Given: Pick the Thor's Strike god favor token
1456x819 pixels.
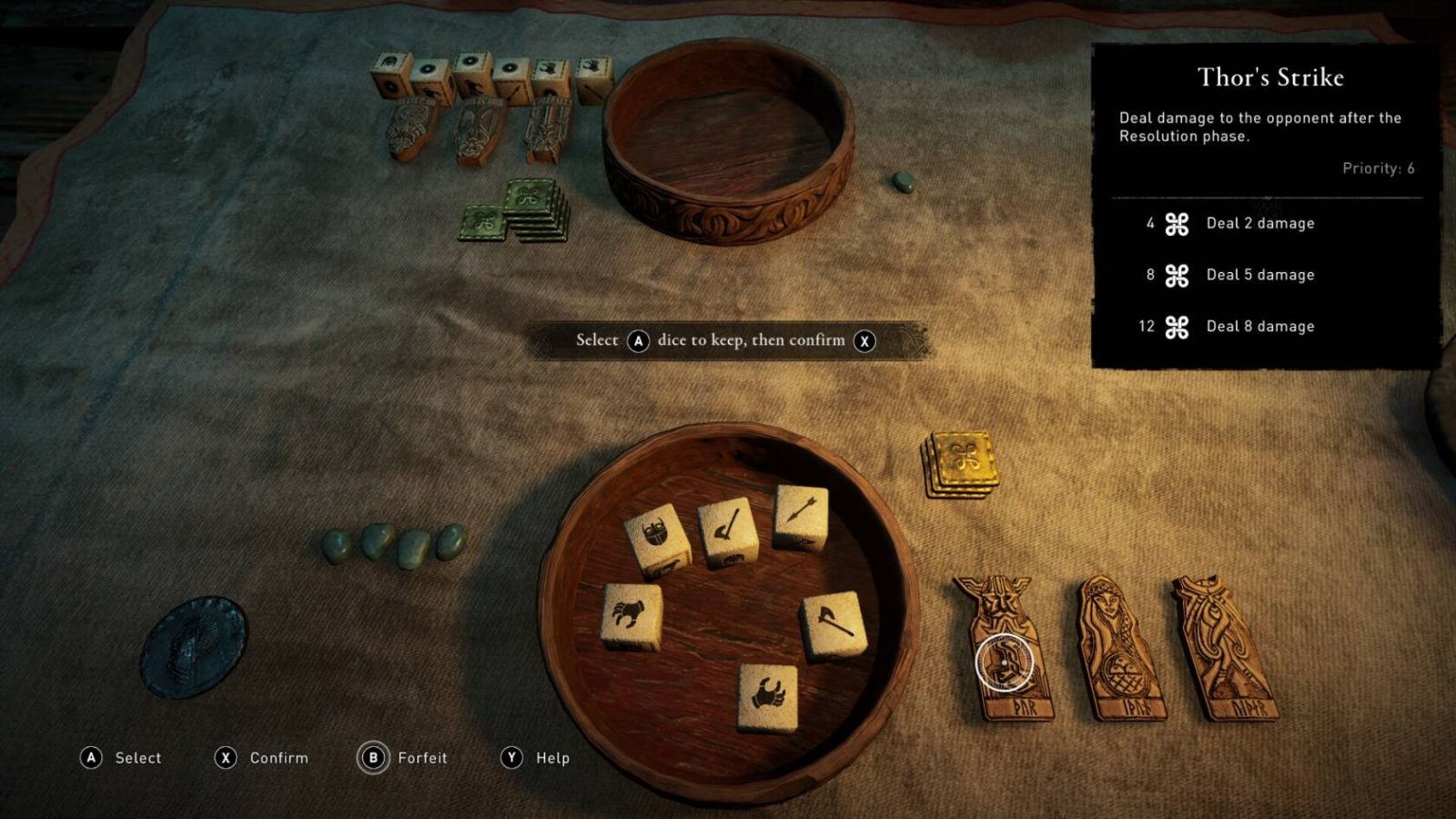Looking at the screenshot, I should (1003, 646).
